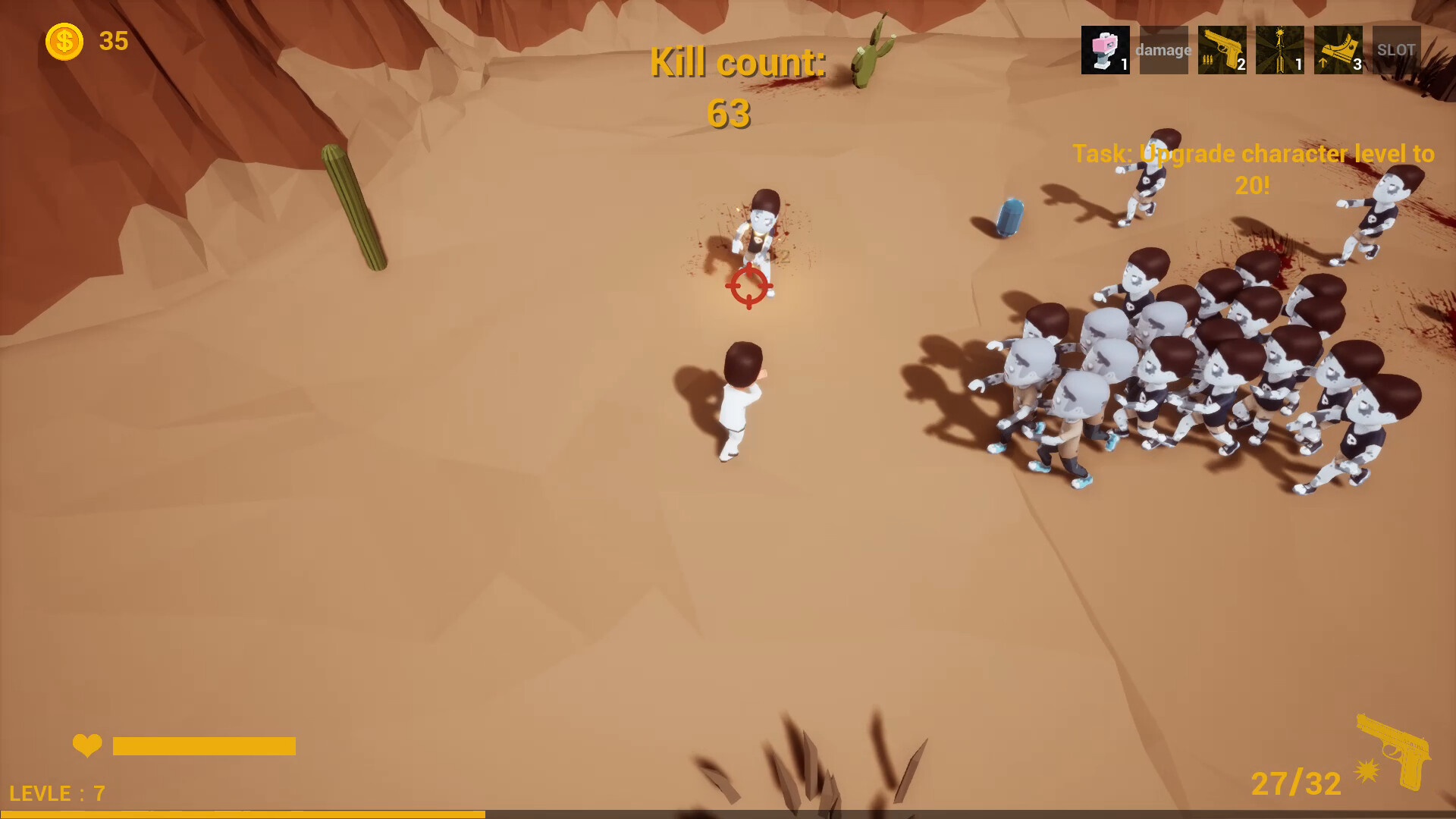Expand the damage slot details

click(1164, 50)
